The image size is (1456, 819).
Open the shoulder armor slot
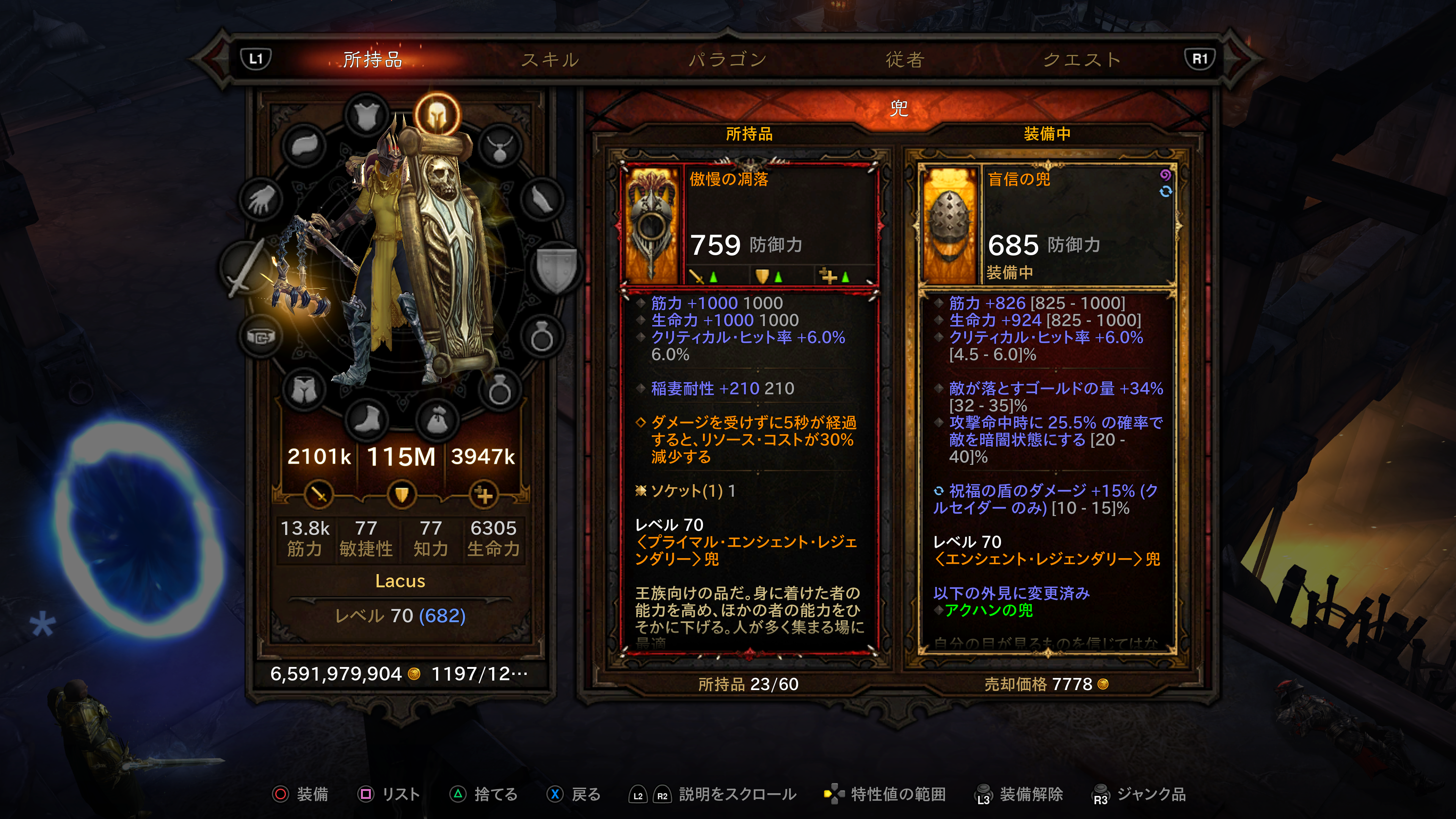305,146
